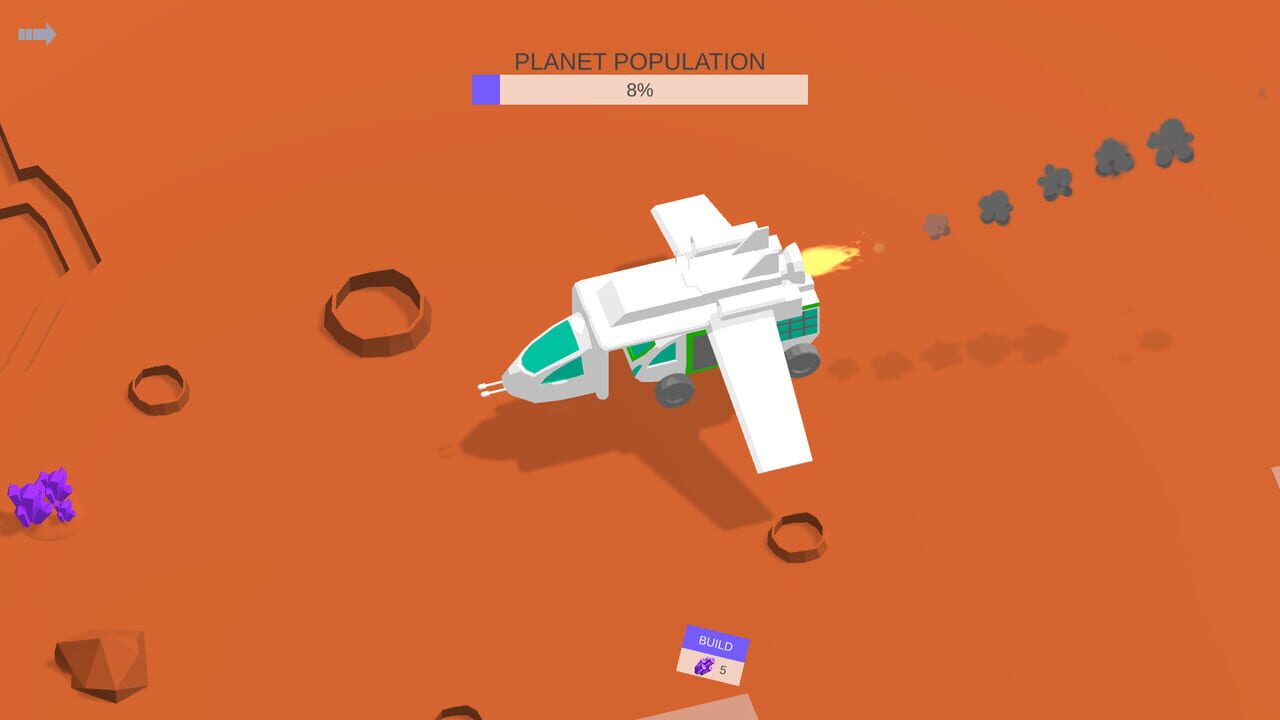1280x720 pixels.
Task: Click the PLANET POPULATION title label
Action: (640, 60)
